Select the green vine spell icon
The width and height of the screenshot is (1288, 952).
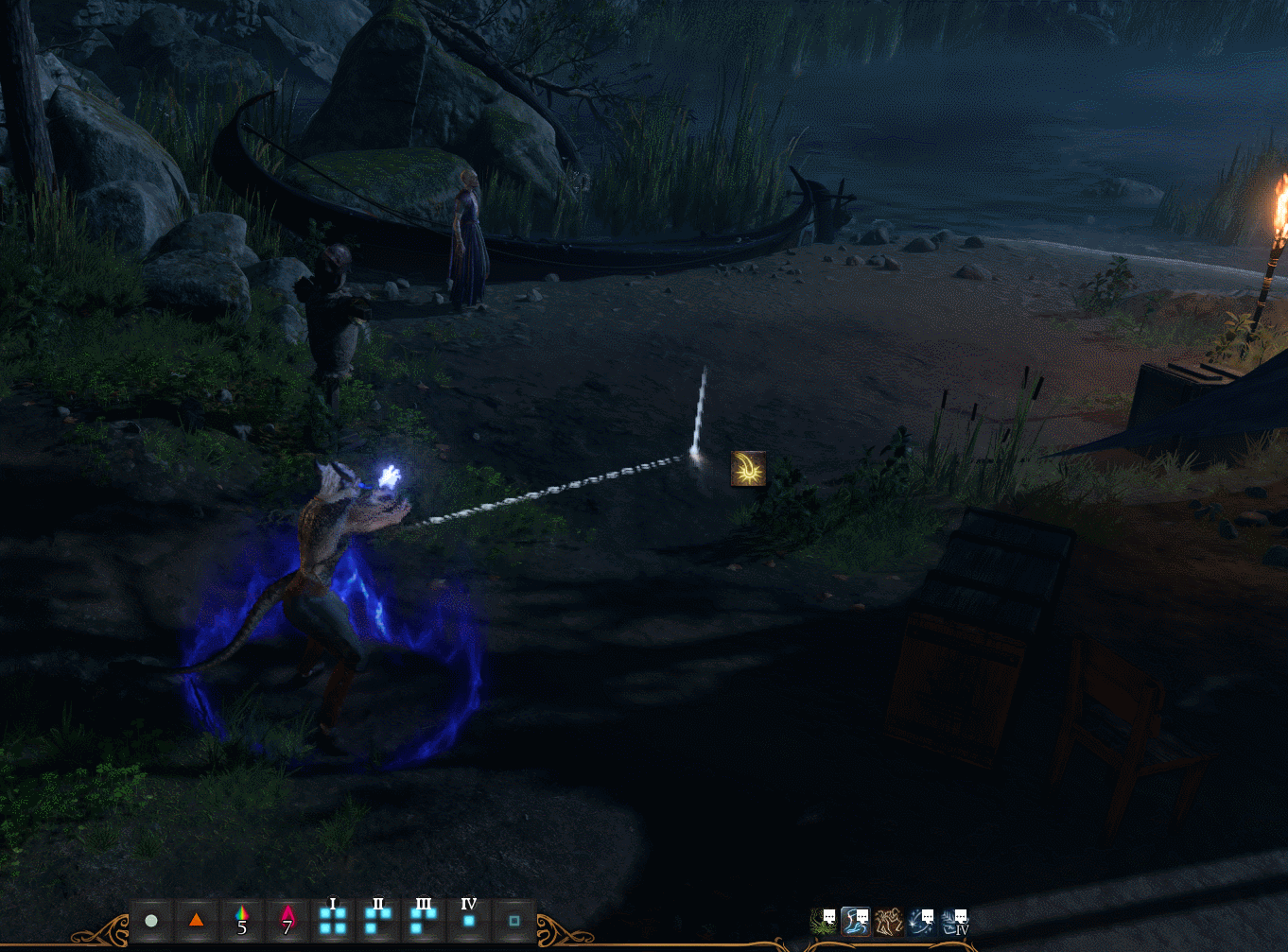point(823,921)
